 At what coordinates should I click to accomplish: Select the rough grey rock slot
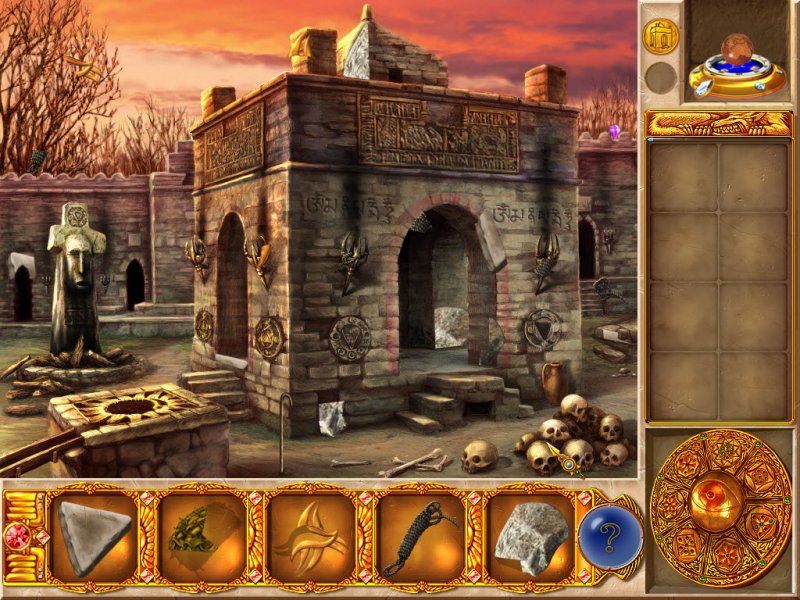coord(527,537)
